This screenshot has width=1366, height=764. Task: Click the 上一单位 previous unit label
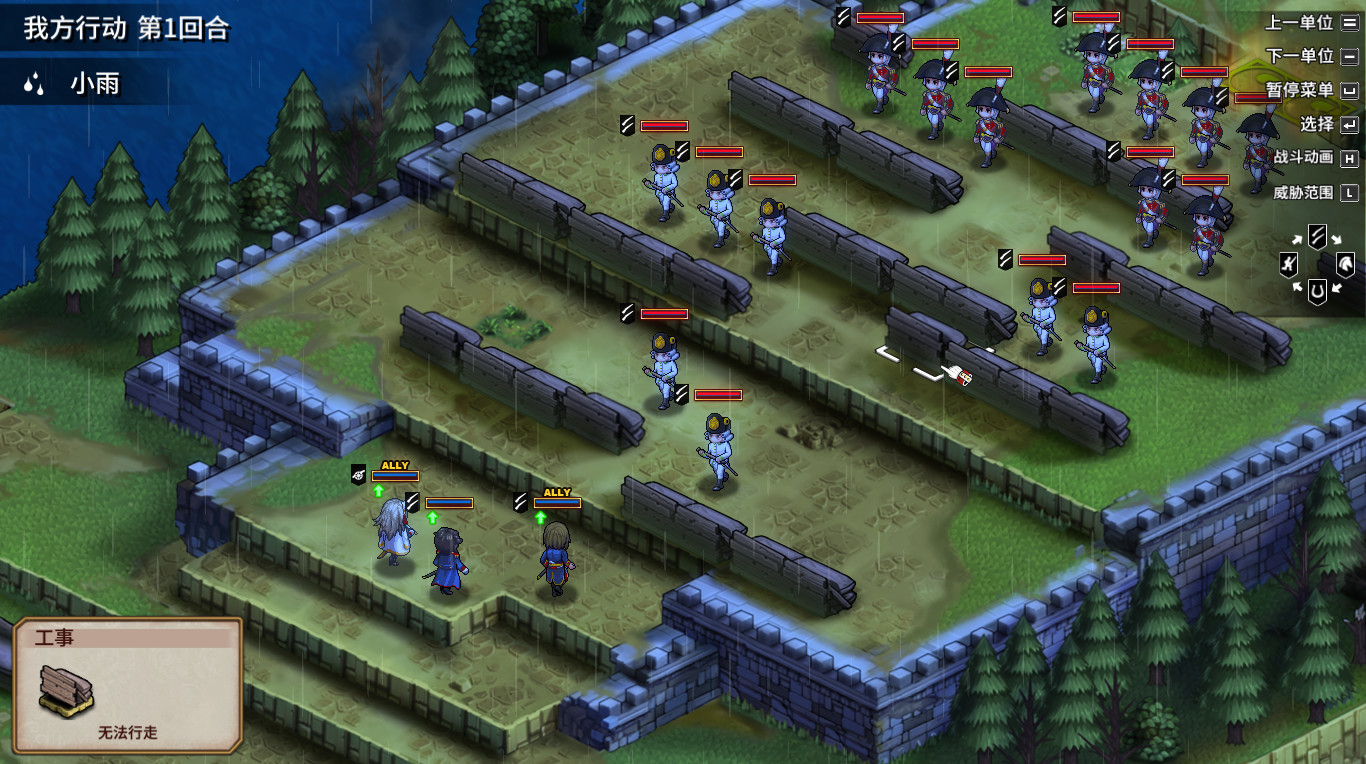pos(1299,23)
